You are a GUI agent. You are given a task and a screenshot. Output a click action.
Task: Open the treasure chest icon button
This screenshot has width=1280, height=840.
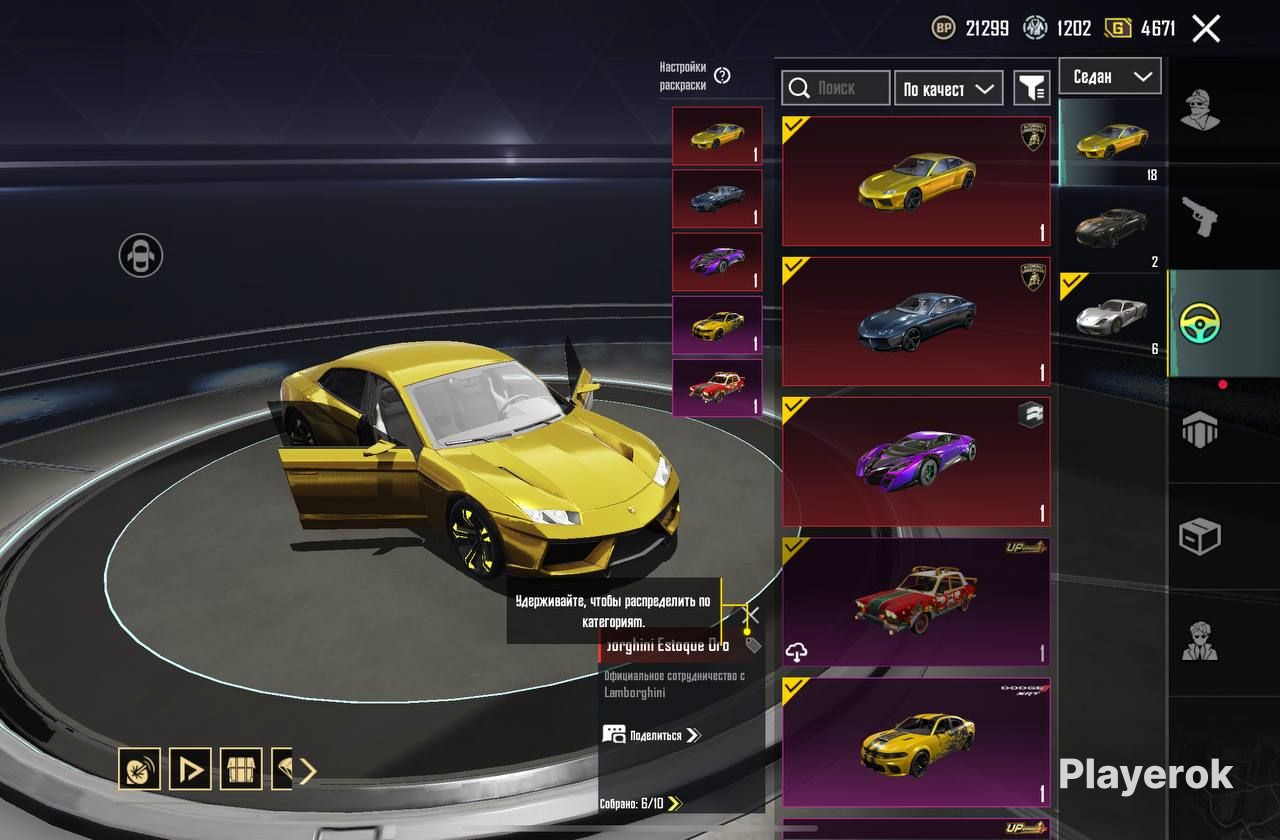[241, 770]
